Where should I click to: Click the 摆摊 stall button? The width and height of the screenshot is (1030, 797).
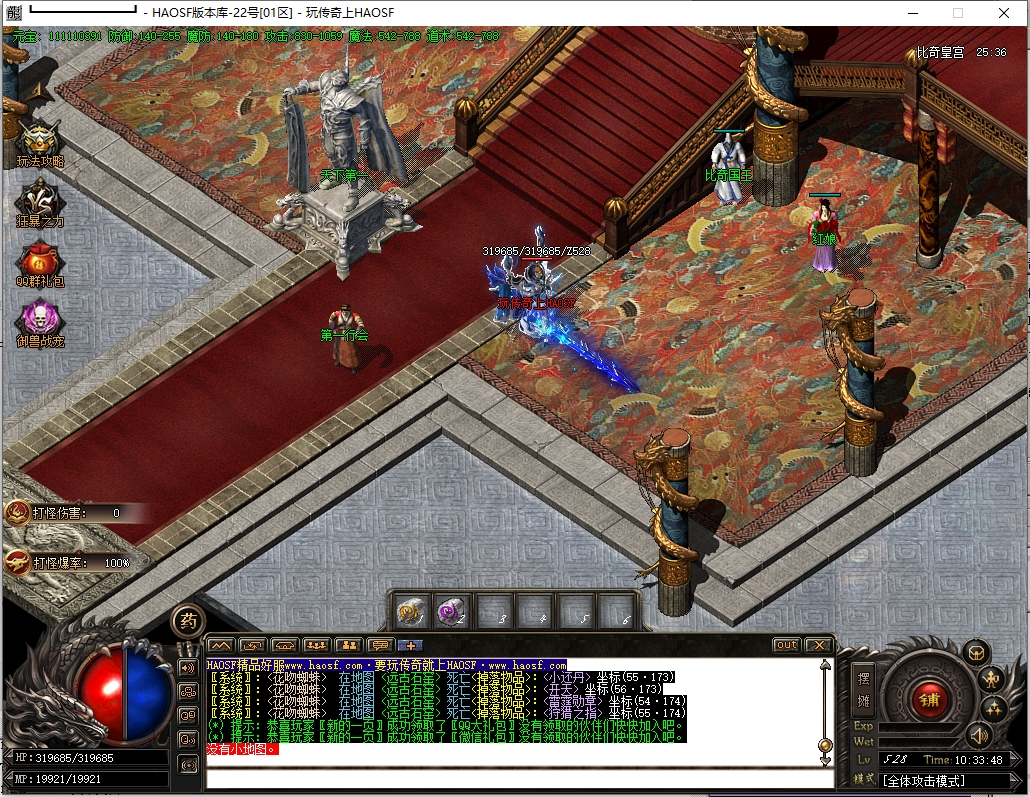(865, 689)
